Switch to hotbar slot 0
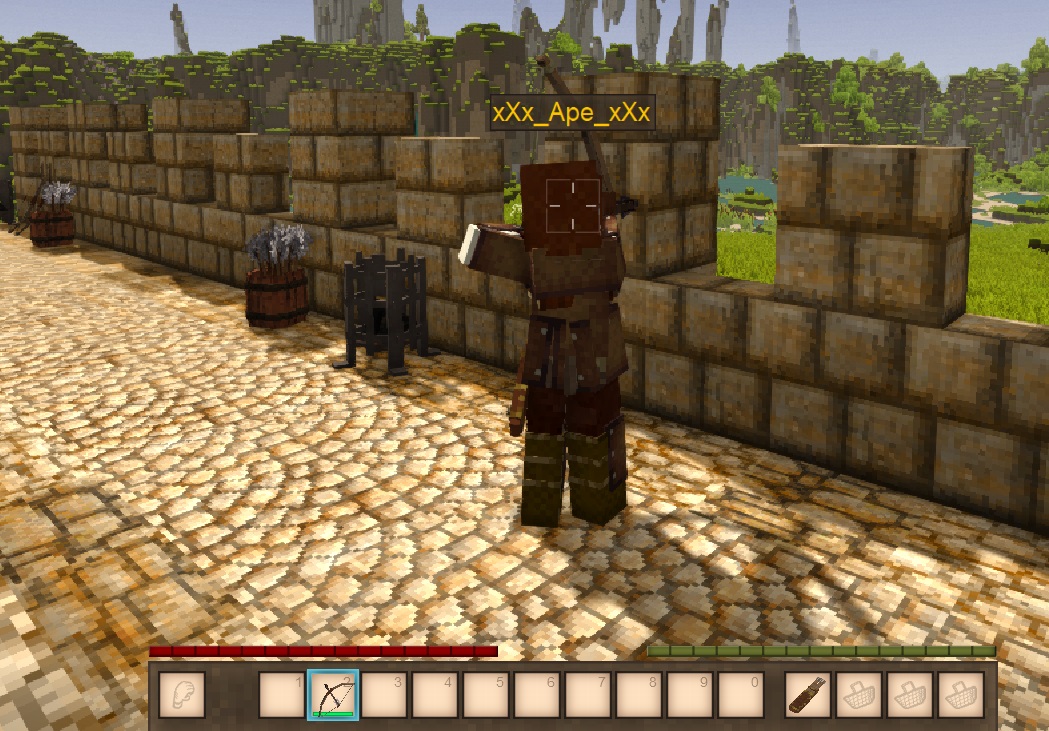 click(x=741, y=694)
